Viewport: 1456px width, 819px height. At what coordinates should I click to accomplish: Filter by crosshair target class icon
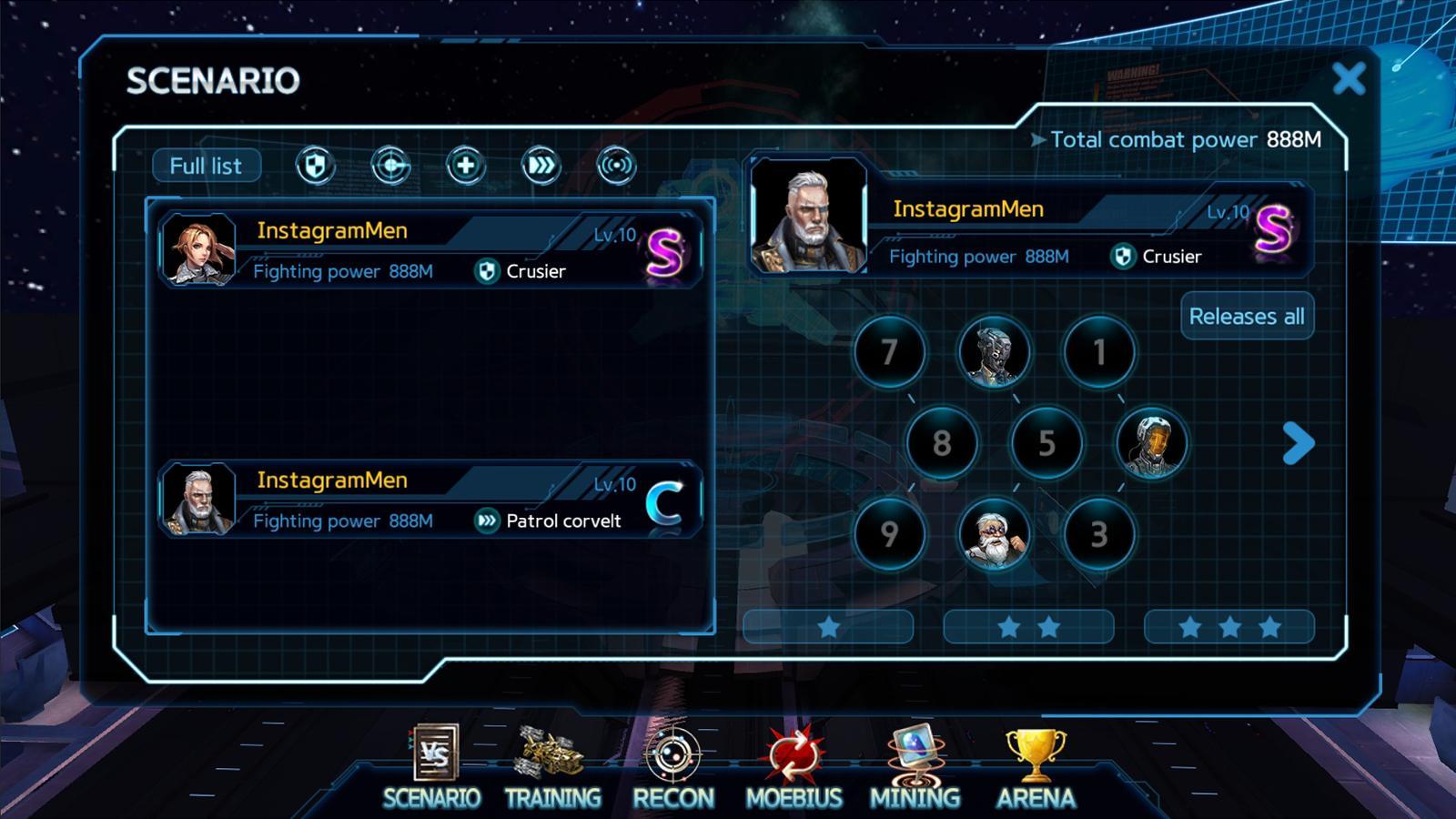pyautogui.click(x=390, y=166)
